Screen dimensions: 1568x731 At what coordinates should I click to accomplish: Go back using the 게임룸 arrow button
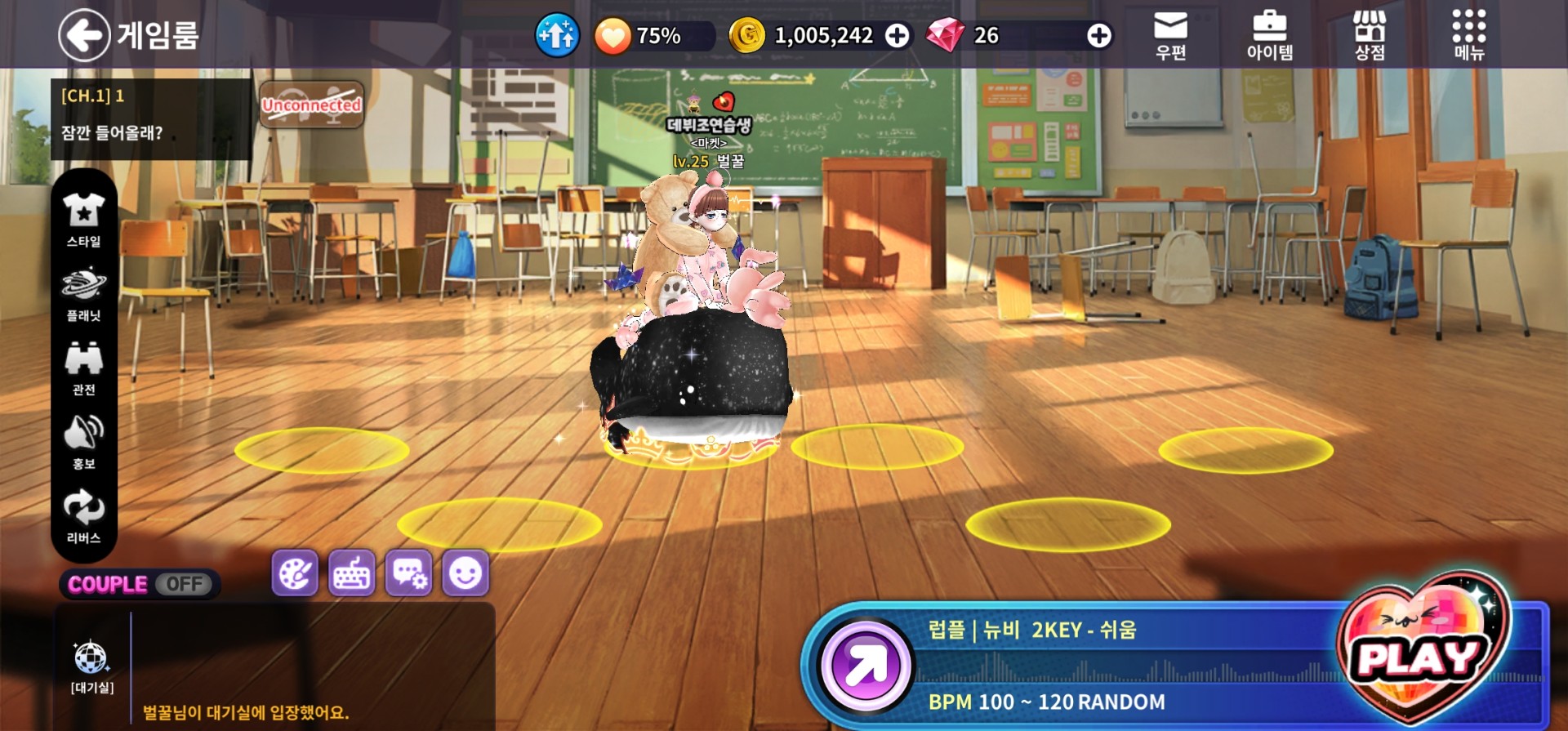coord(84,35)
